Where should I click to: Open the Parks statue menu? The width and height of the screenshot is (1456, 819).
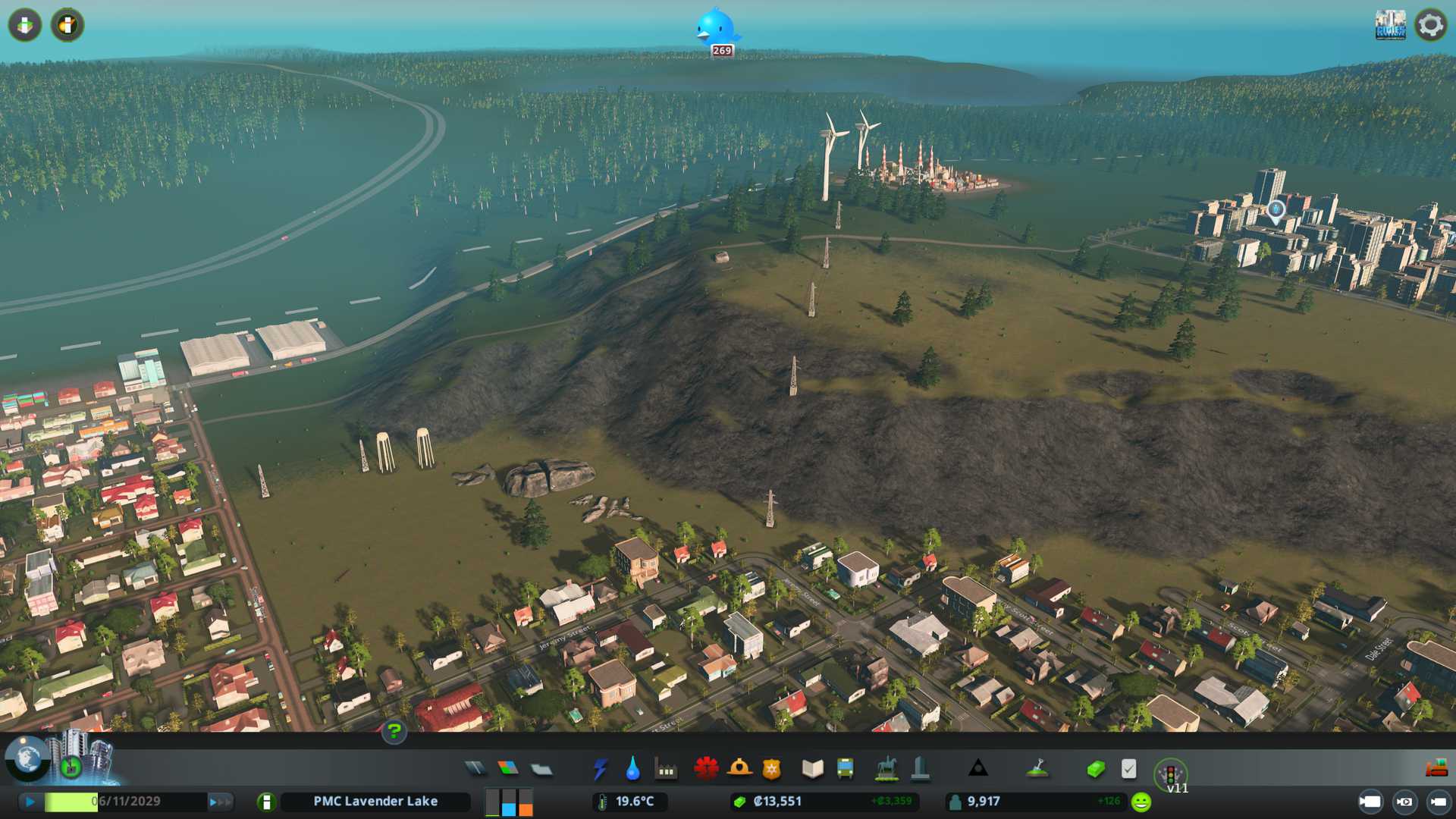pyautogui.click(x=886, y=769)
